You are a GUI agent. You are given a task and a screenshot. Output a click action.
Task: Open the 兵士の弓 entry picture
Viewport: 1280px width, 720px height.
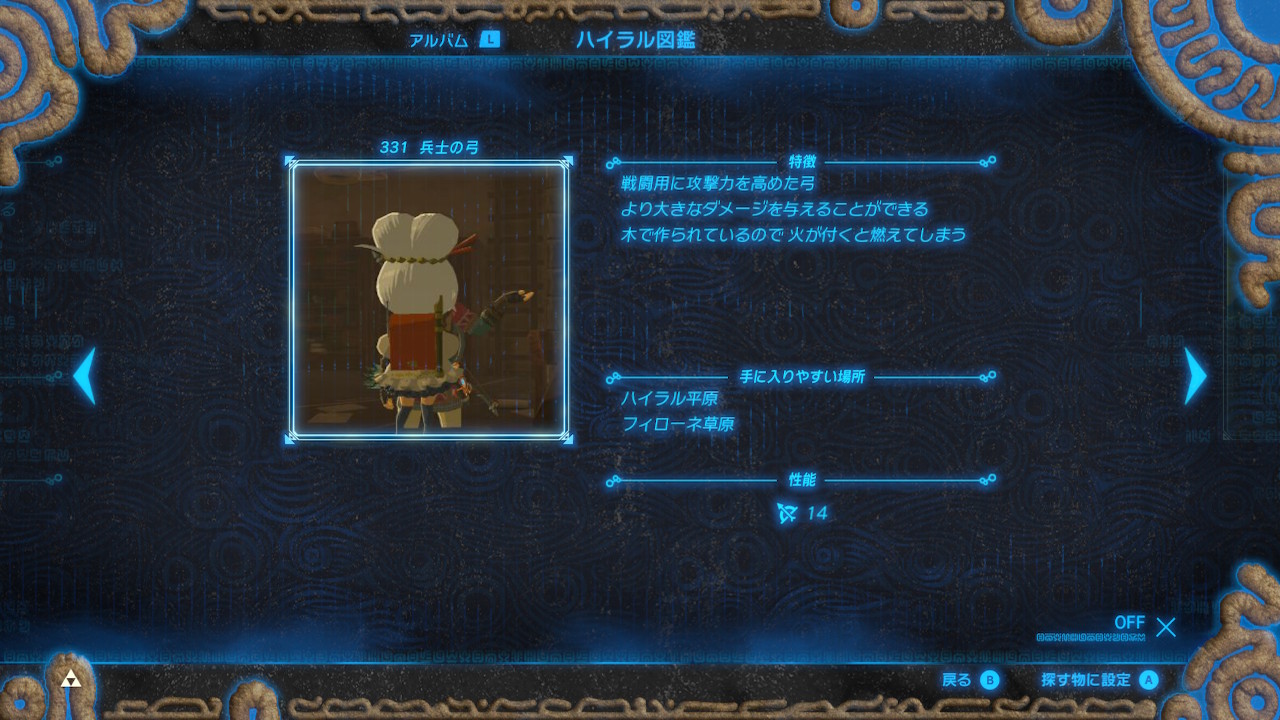[x=429, y=299]
